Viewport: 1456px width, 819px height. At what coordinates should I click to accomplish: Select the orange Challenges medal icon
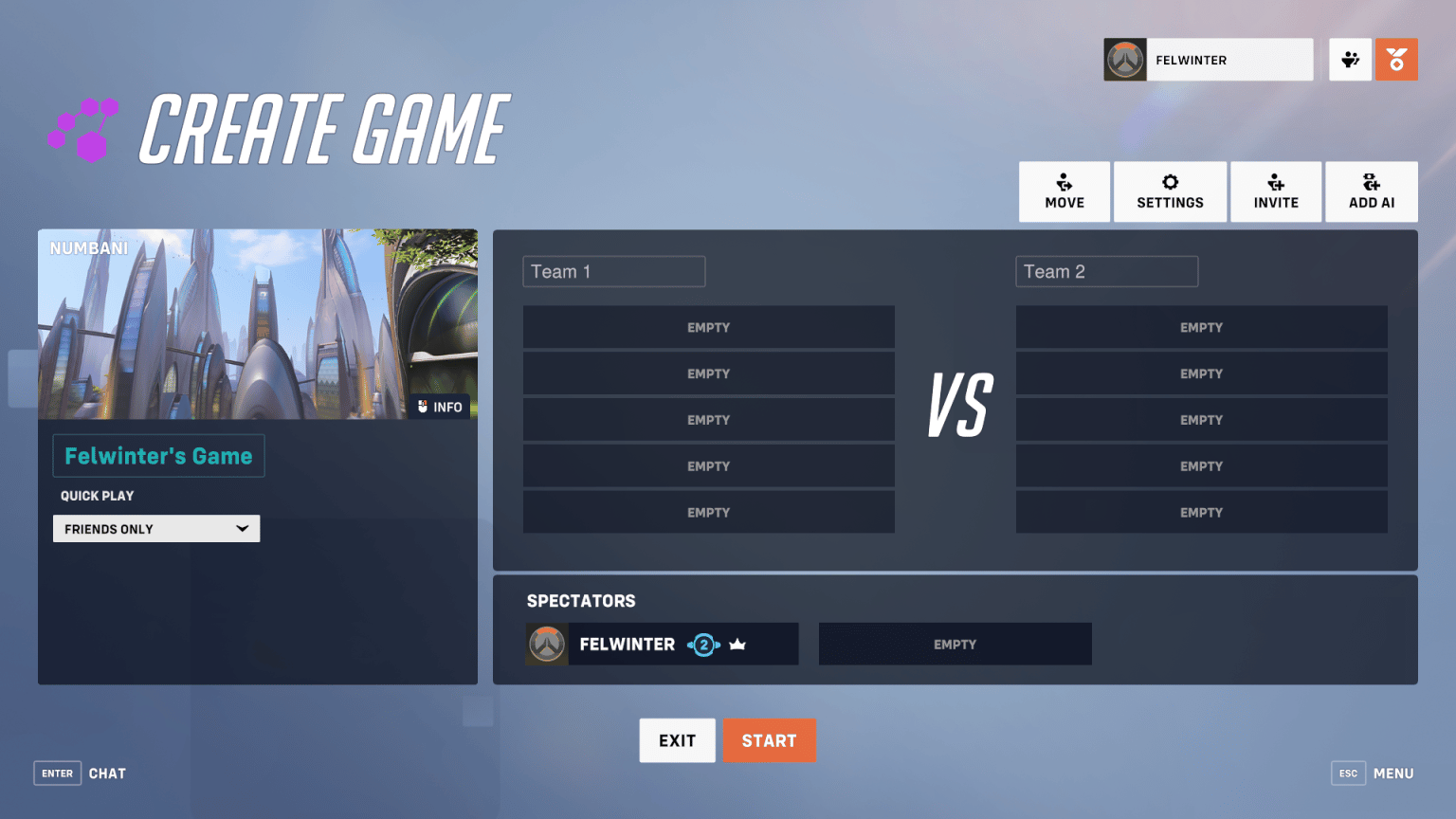pos(1396,59)
